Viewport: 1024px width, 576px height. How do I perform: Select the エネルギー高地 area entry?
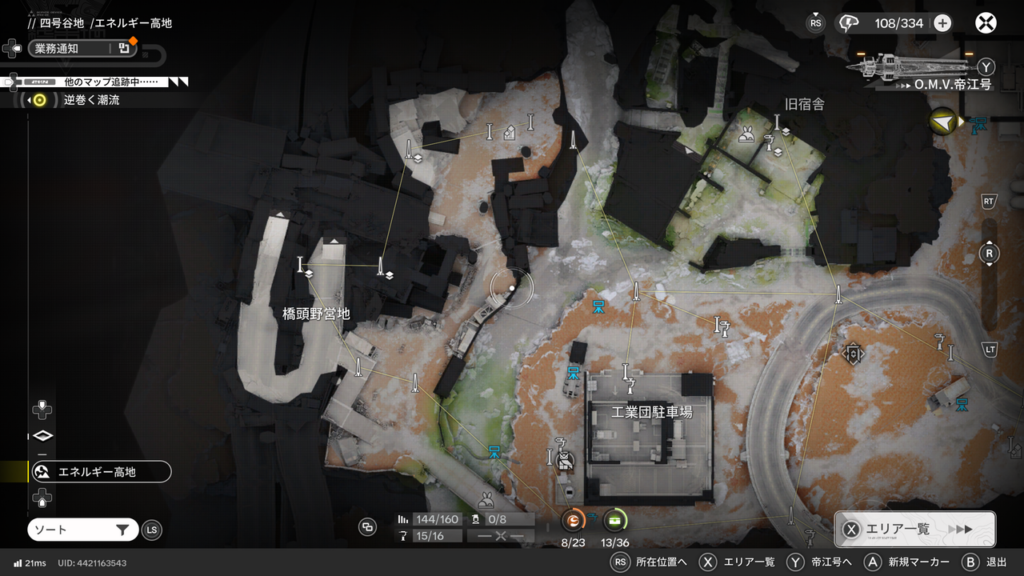click(x=98, y=471)
